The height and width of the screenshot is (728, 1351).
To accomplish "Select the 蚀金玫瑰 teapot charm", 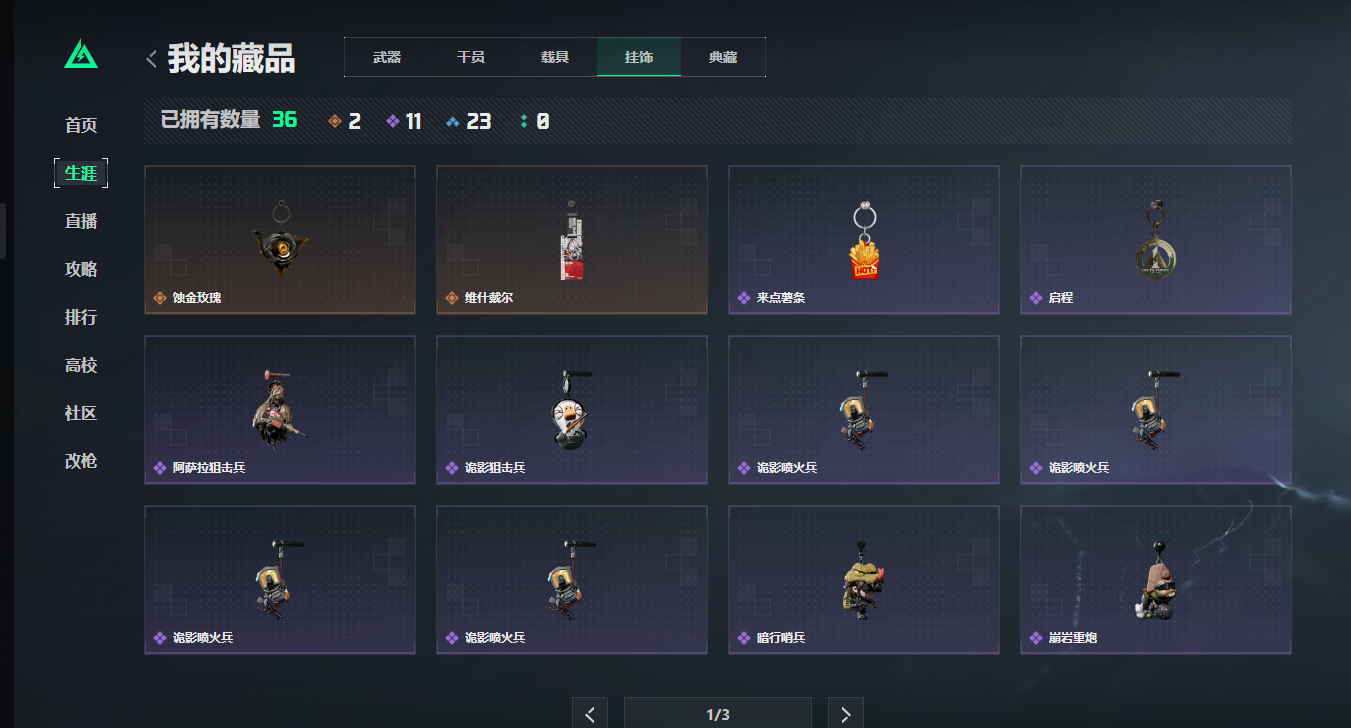I will pos(279,239).
